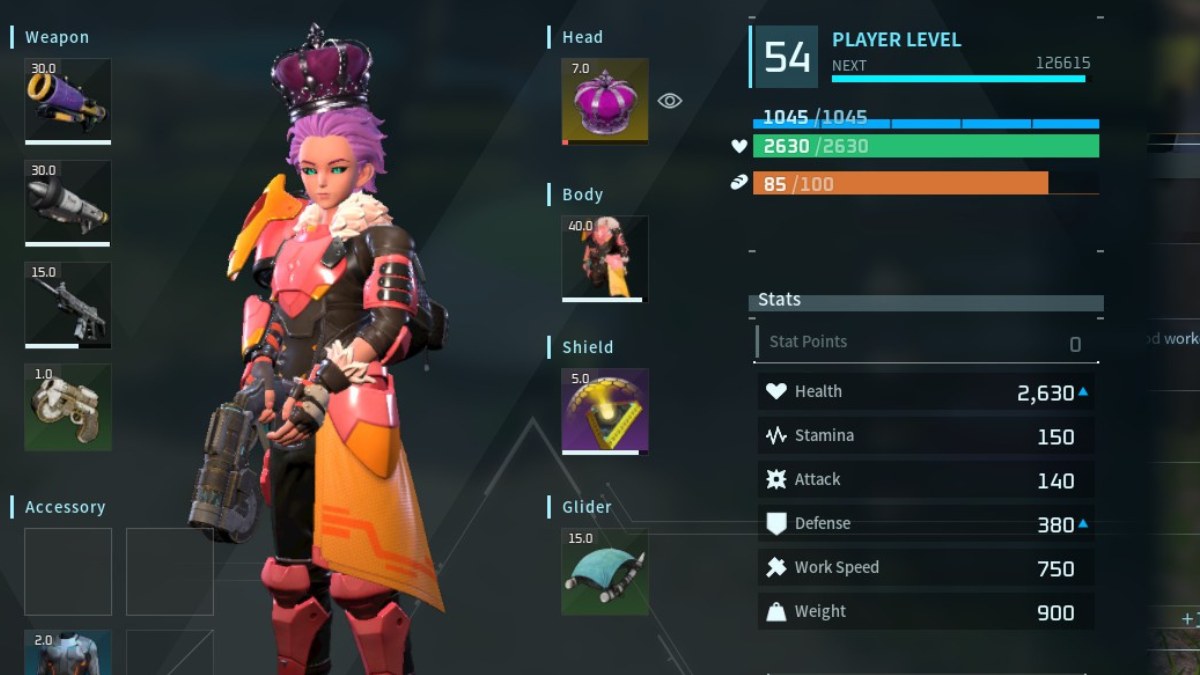Select the purple rocket launcher weapon slot
Viewport: 1200px width, 675px height.
pyautogui.click(x=67, y=101)
